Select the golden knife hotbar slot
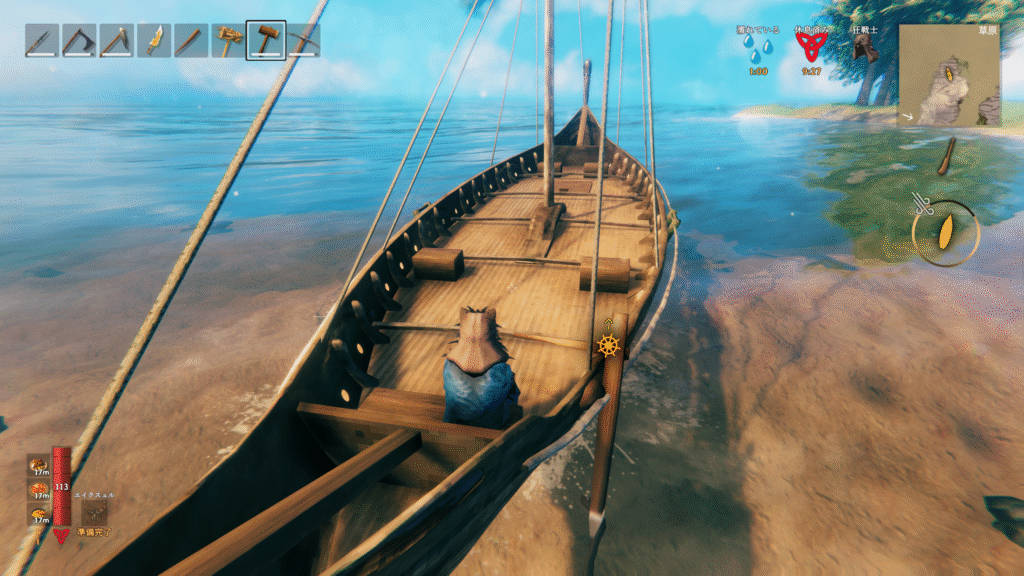 (x=154, y=41)
